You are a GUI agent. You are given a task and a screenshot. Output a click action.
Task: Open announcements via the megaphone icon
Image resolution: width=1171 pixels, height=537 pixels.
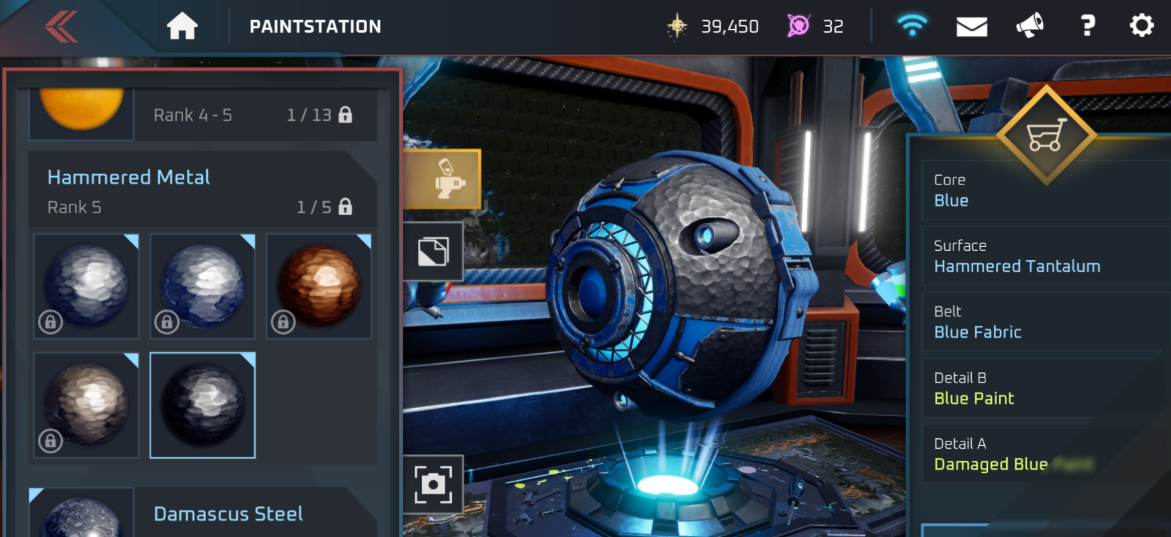(1030, 27)
